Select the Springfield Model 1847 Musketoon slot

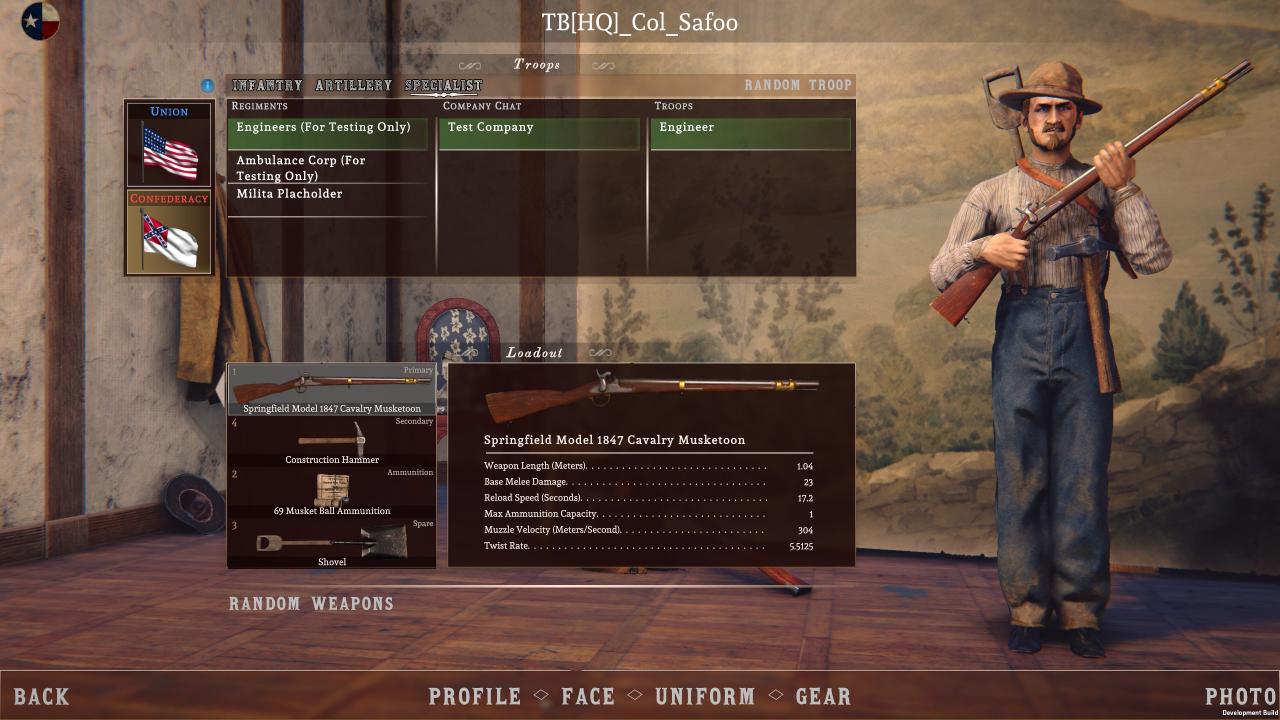coord(332,389)
